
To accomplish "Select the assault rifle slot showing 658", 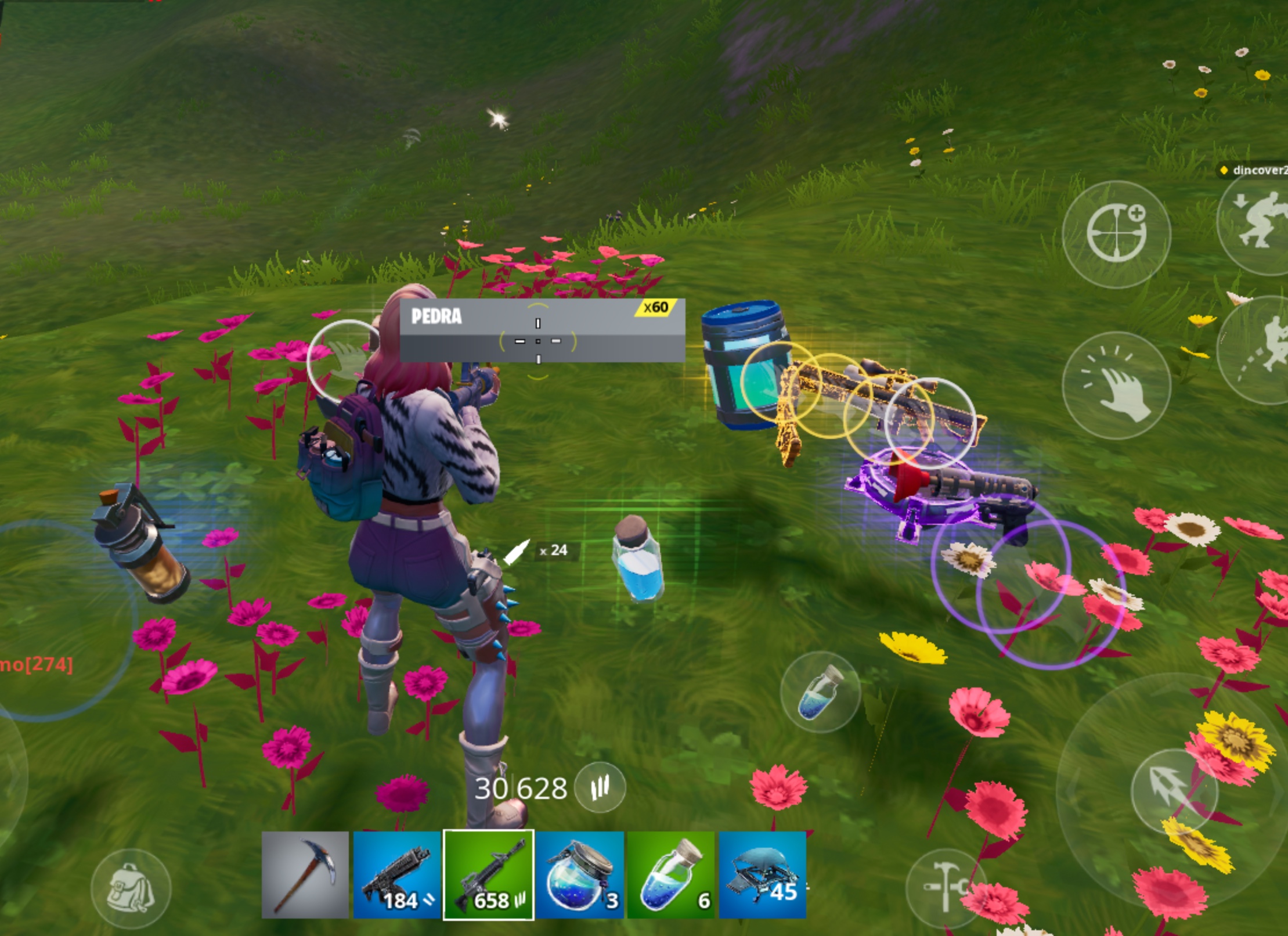I will (488, 875).
